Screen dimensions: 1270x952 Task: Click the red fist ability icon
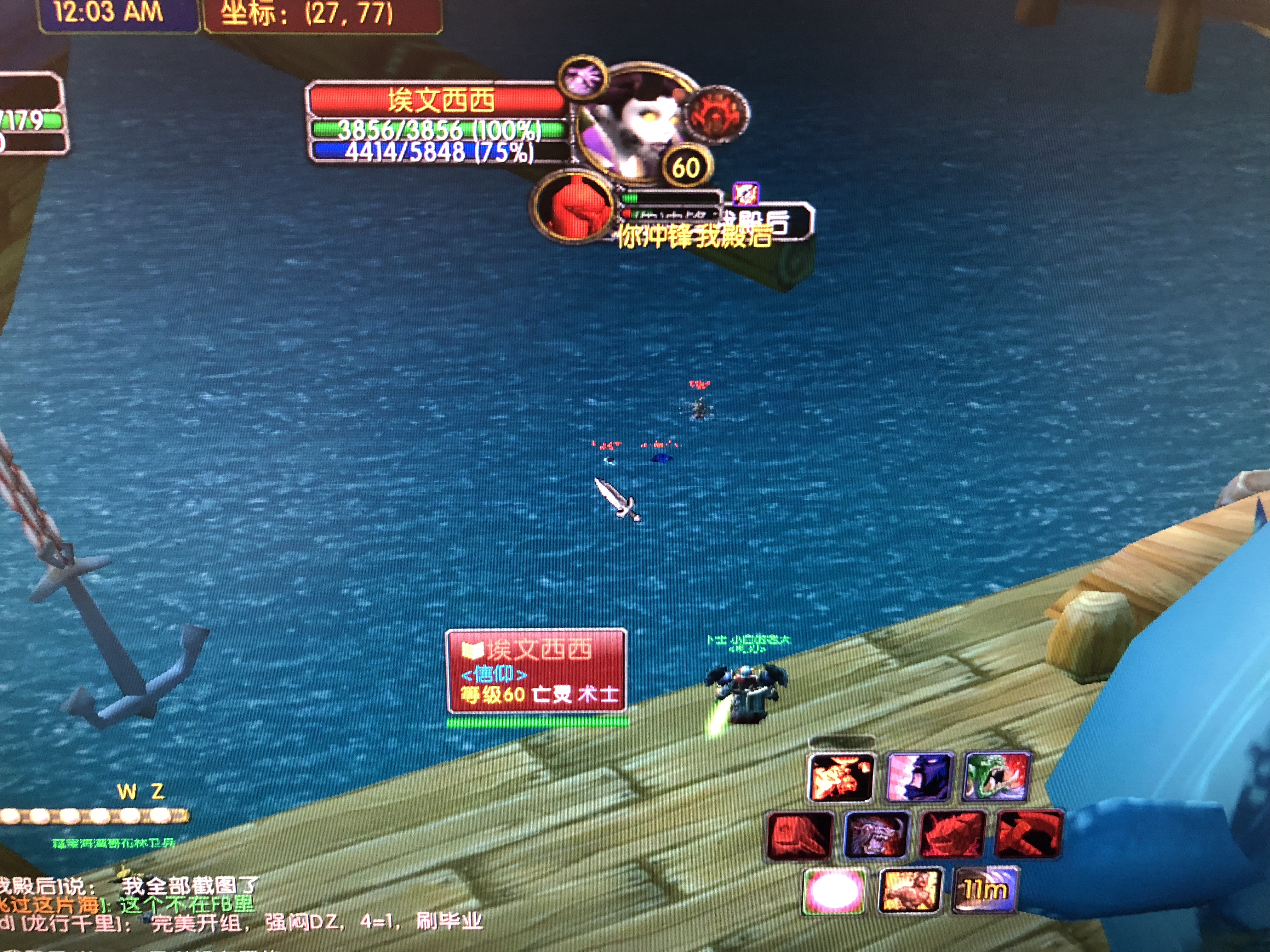(x=799, y=836)
